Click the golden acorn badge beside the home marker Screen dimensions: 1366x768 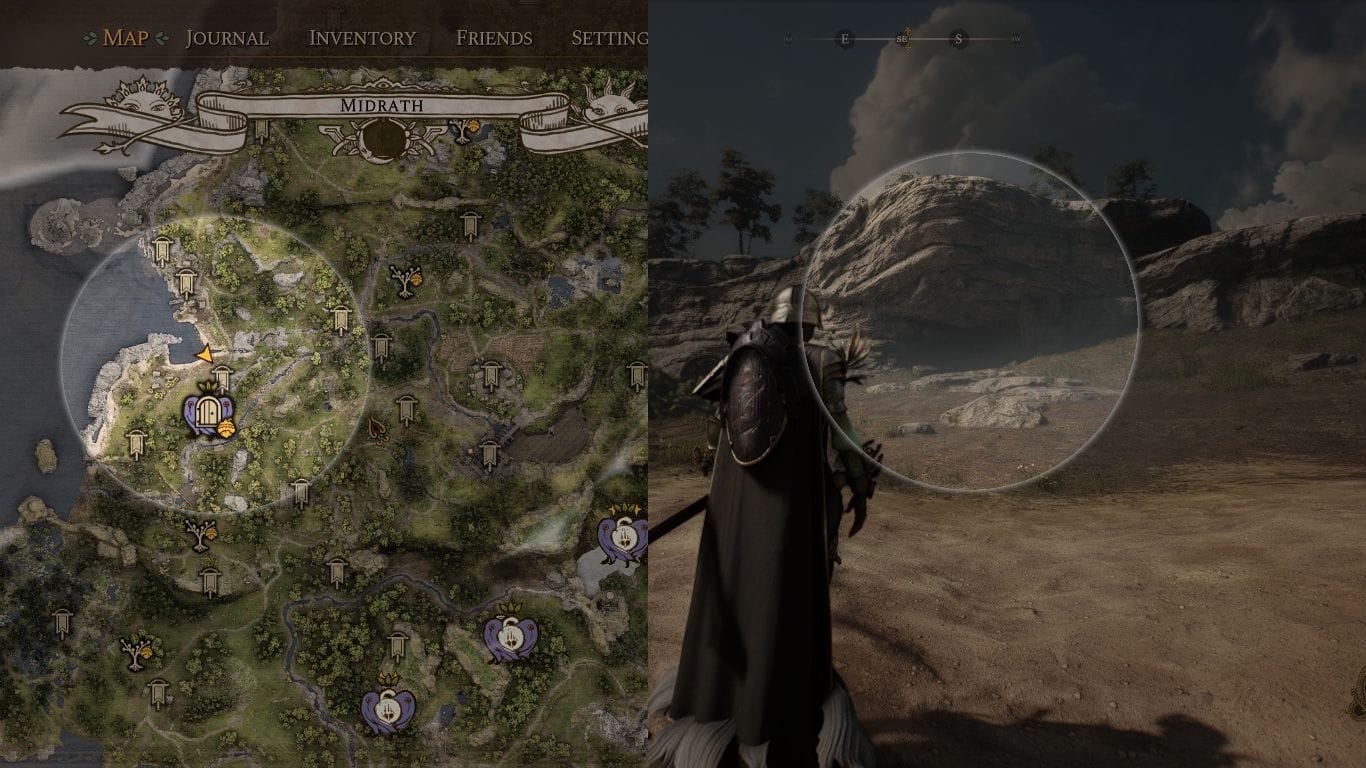point(226,429)
